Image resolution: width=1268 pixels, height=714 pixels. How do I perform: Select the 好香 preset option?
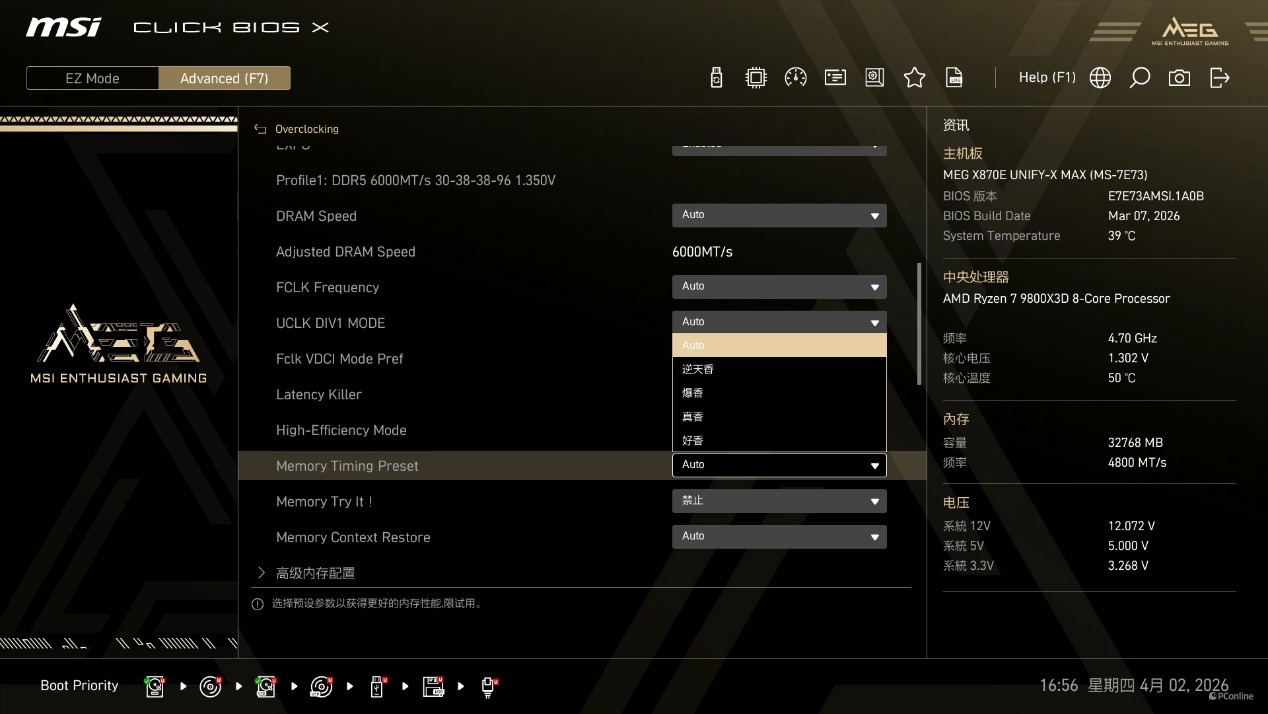click(778, 441)
